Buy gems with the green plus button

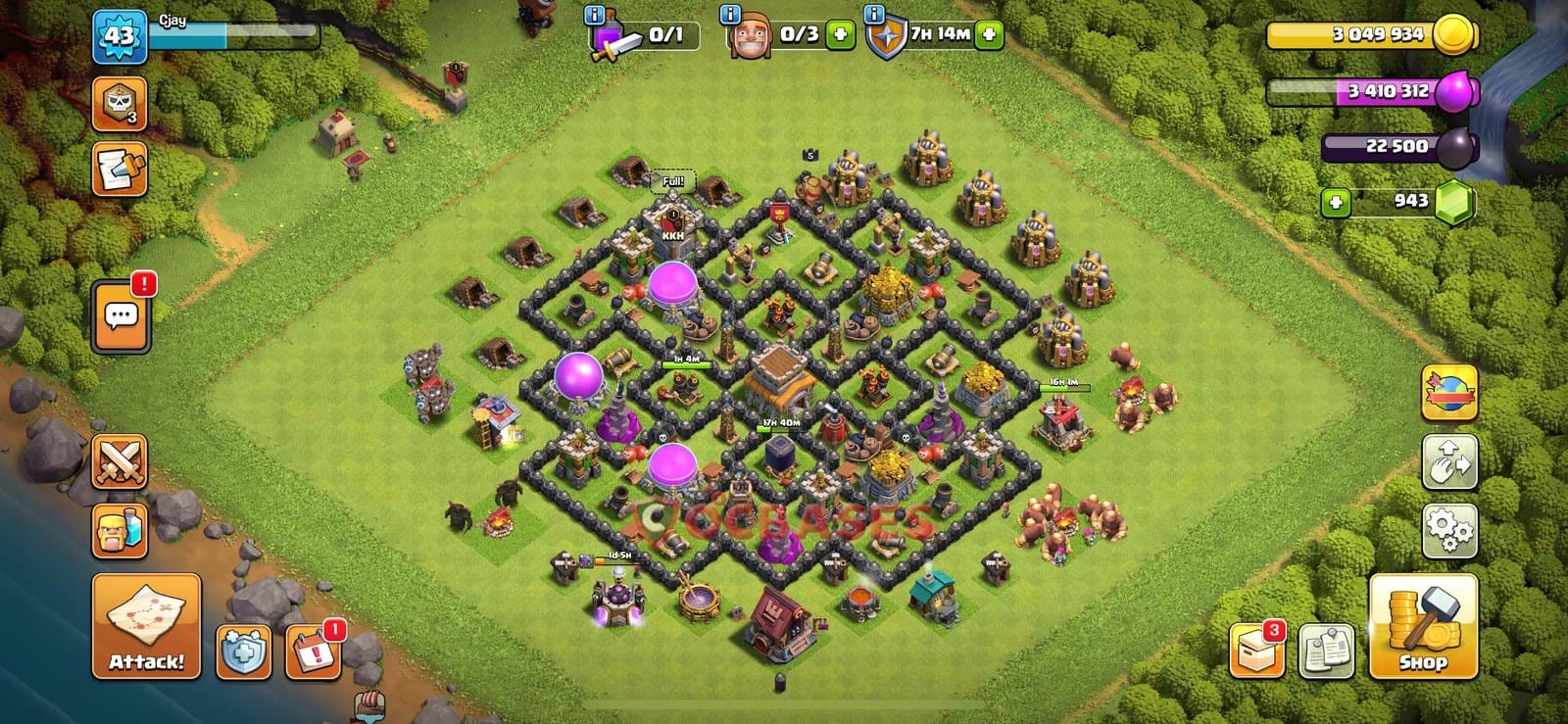(1336, 204)
